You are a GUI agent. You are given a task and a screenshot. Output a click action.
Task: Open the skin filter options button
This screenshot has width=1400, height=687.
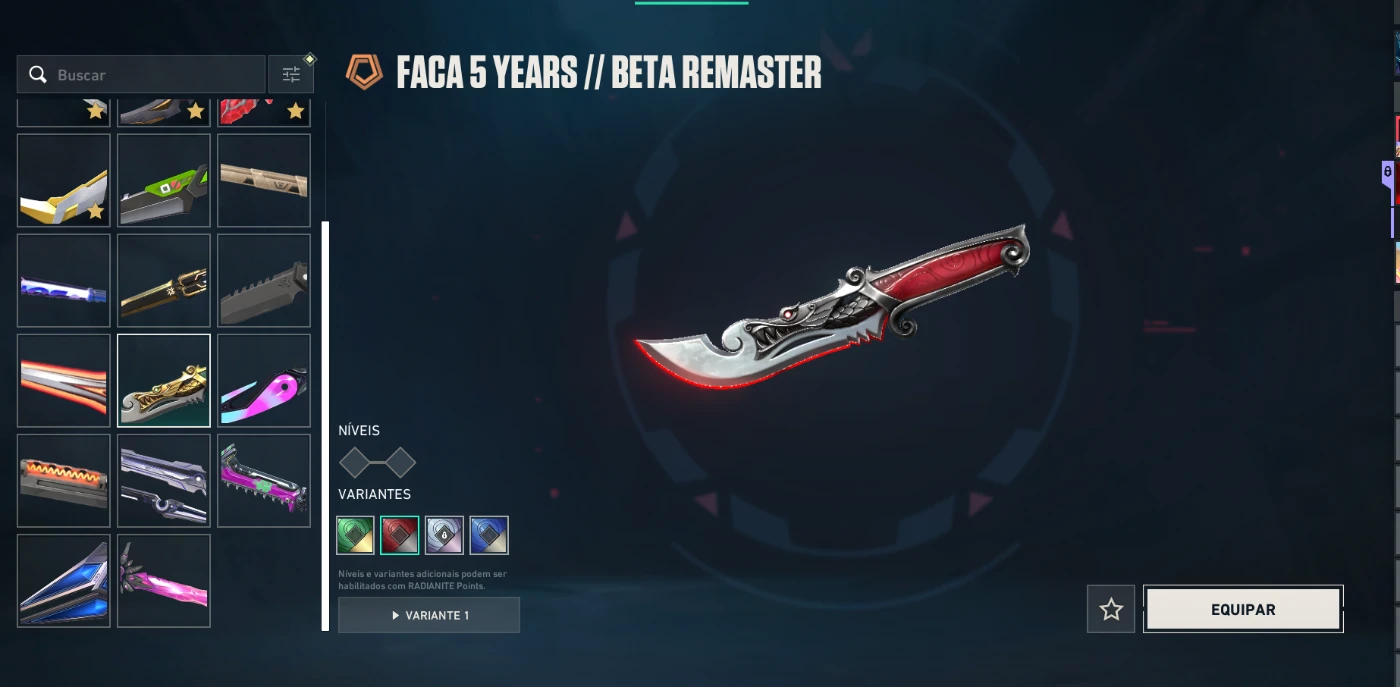(291, 75)
